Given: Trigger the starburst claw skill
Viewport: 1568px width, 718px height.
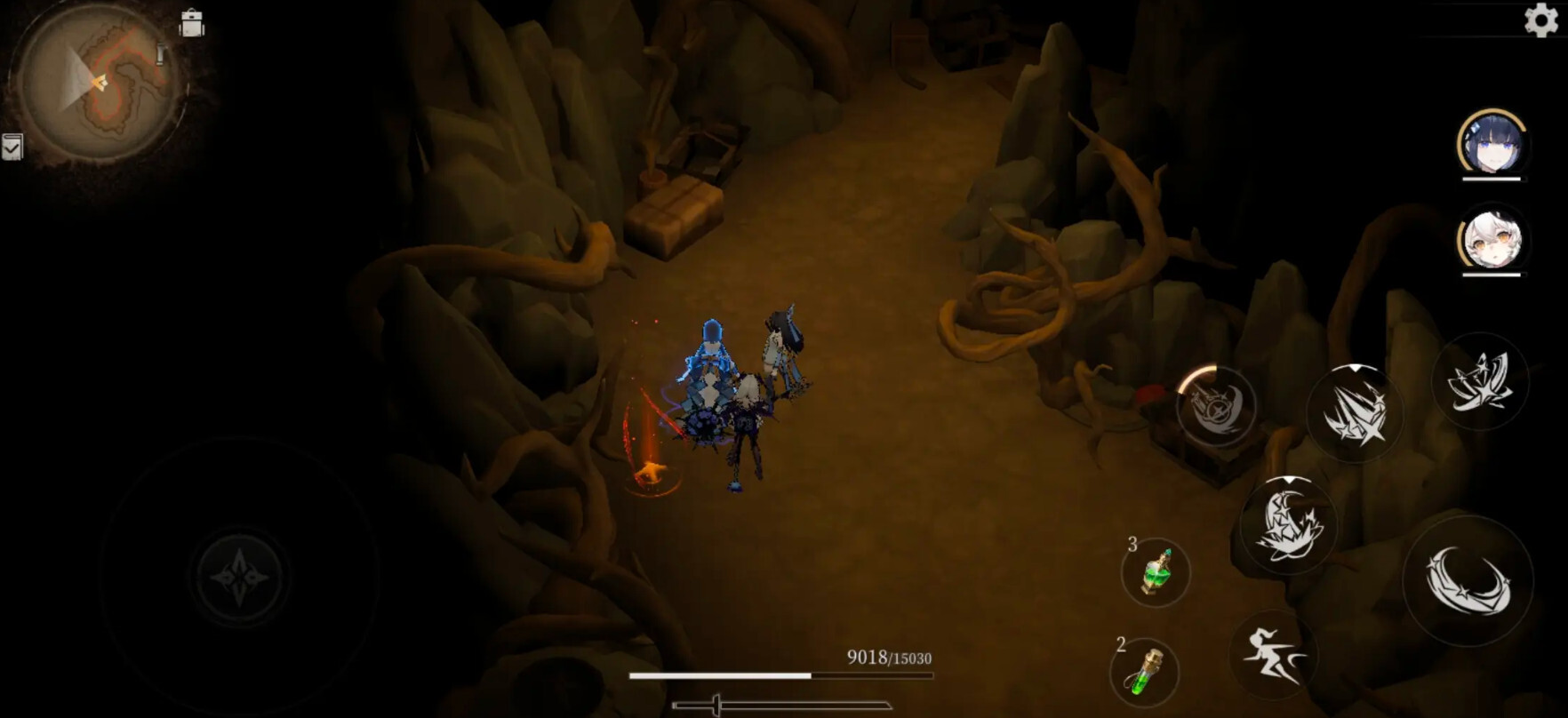Looking at the screenshot, I should pyautogui.click(x=1353, y=414).
